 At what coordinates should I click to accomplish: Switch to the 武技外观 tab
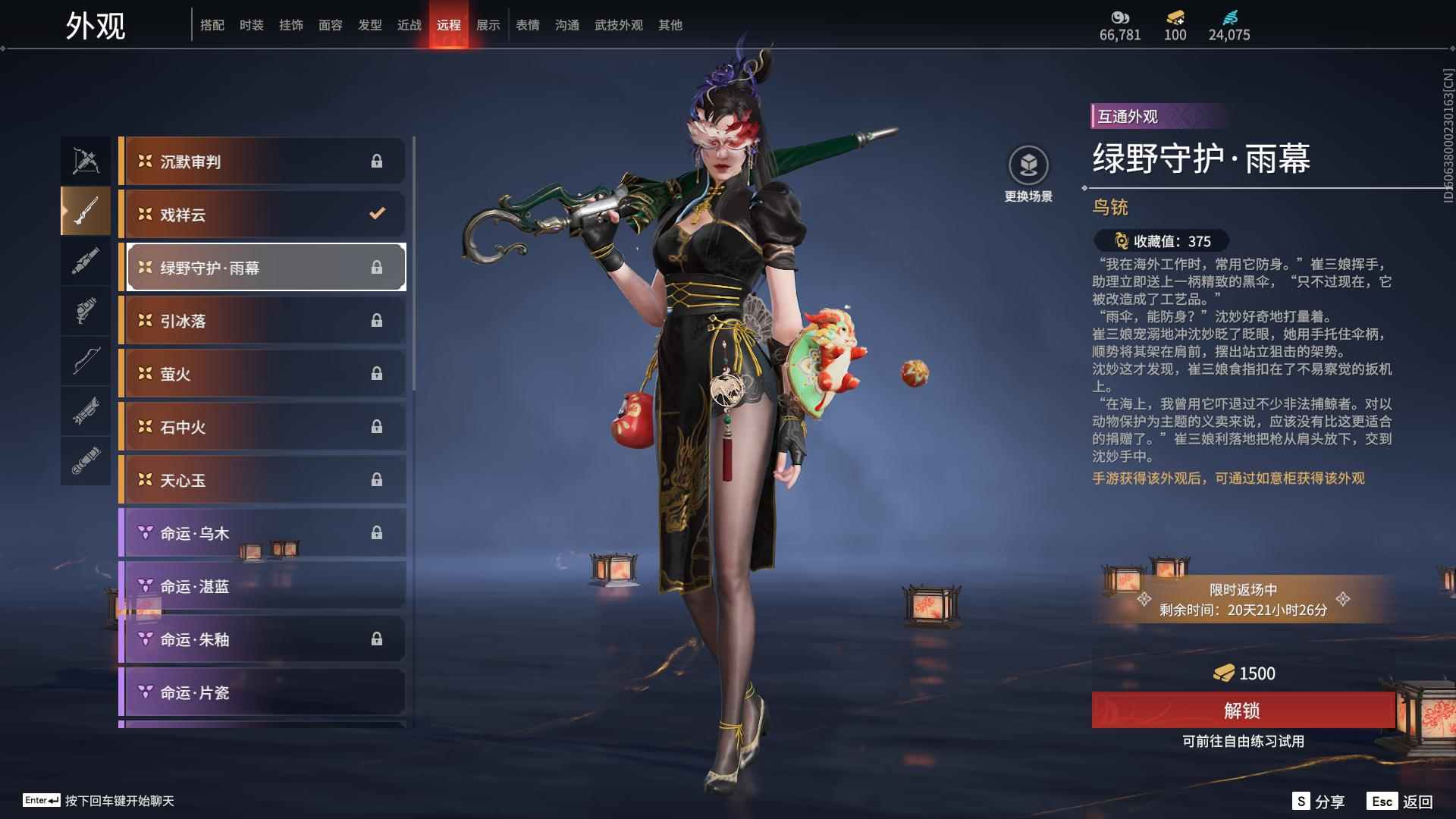click(x=618, y=24)
